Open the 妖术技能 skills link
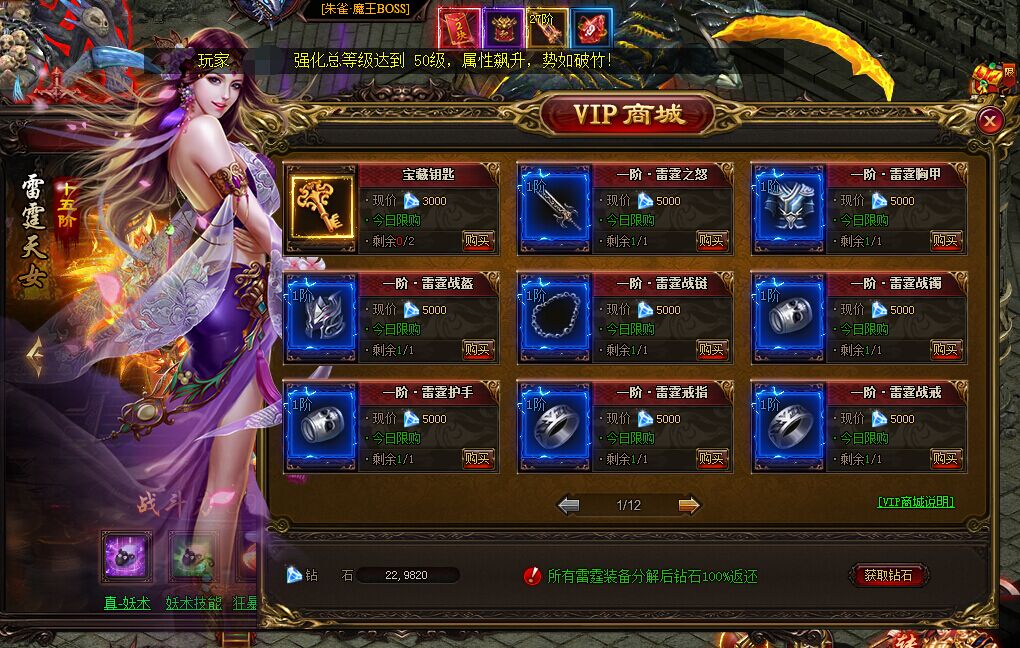 194,603
